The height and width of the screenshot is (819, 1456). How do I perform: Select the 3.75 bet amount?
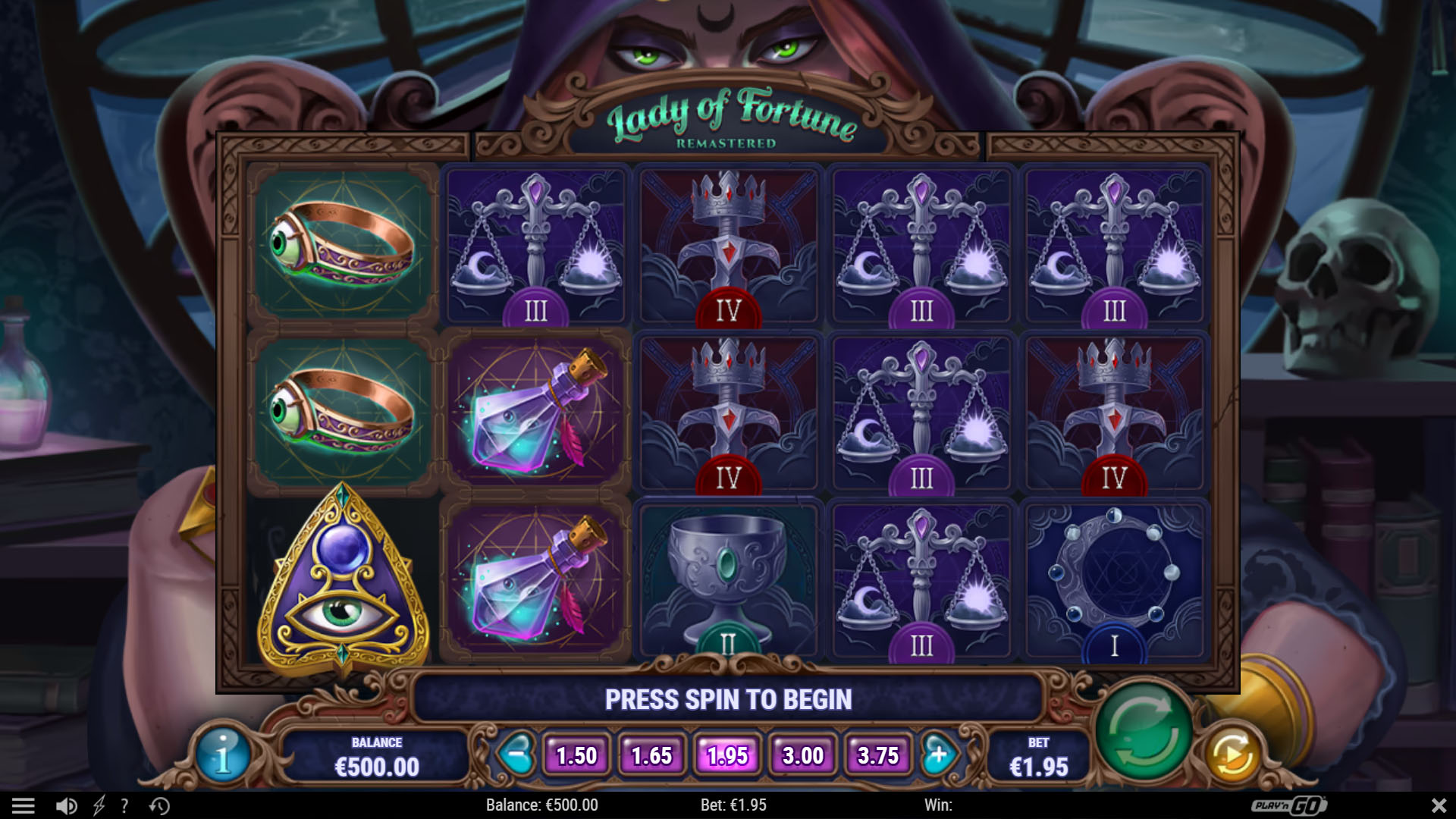[877, 755]
